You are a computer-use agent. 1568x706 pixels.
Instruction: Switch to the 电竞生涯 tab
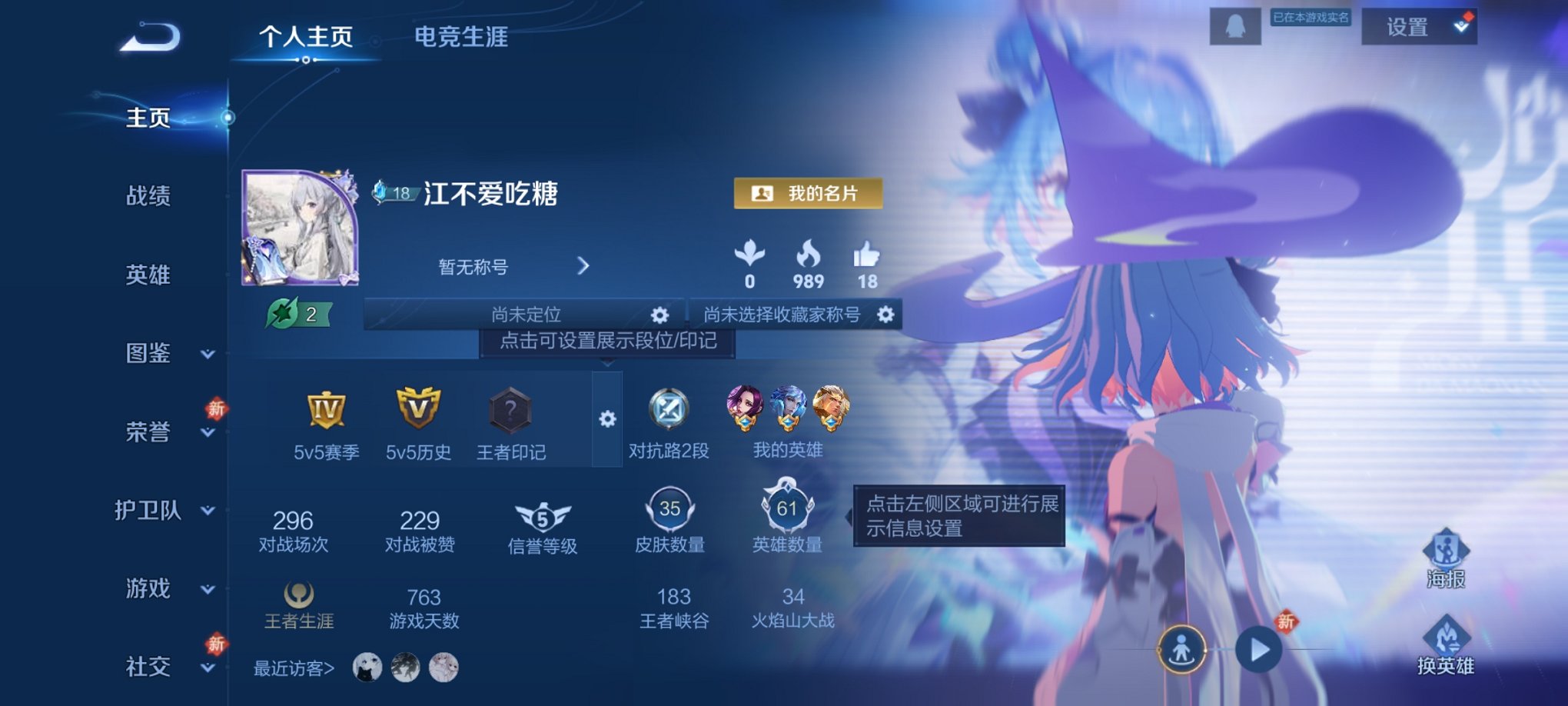(460, 36)
